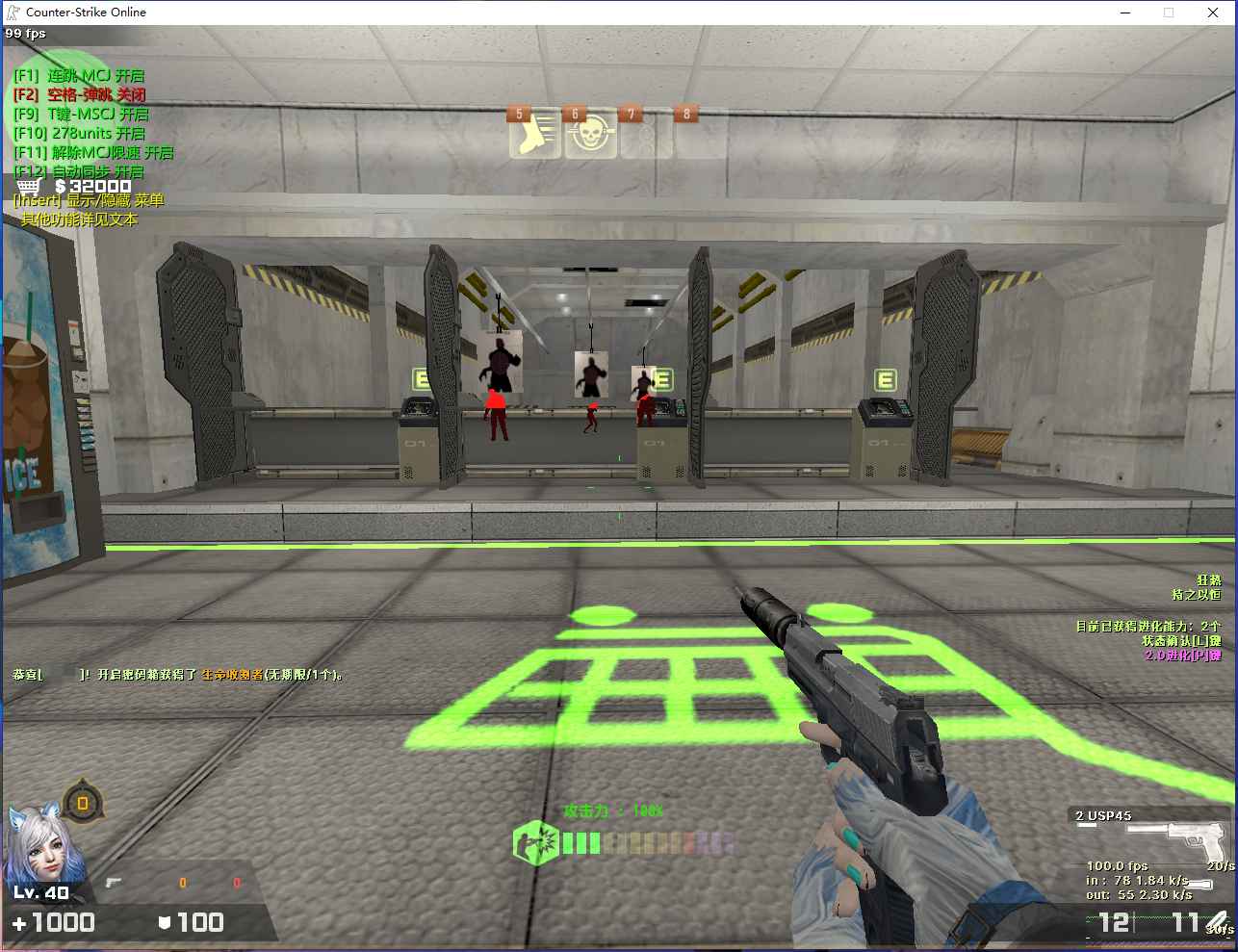
Task: Click the Counter-Strike Online title bar icon
Action: point(13,12)
